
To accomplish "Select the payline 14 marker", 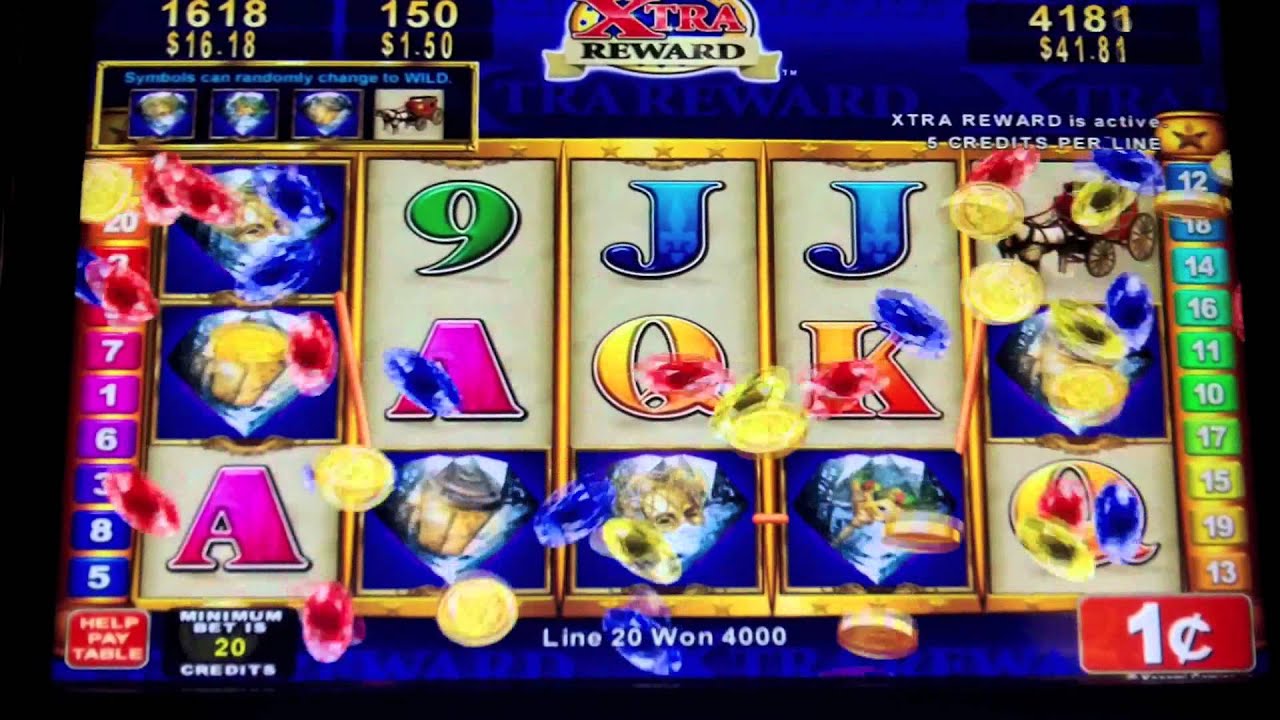I will [1199, 267].
